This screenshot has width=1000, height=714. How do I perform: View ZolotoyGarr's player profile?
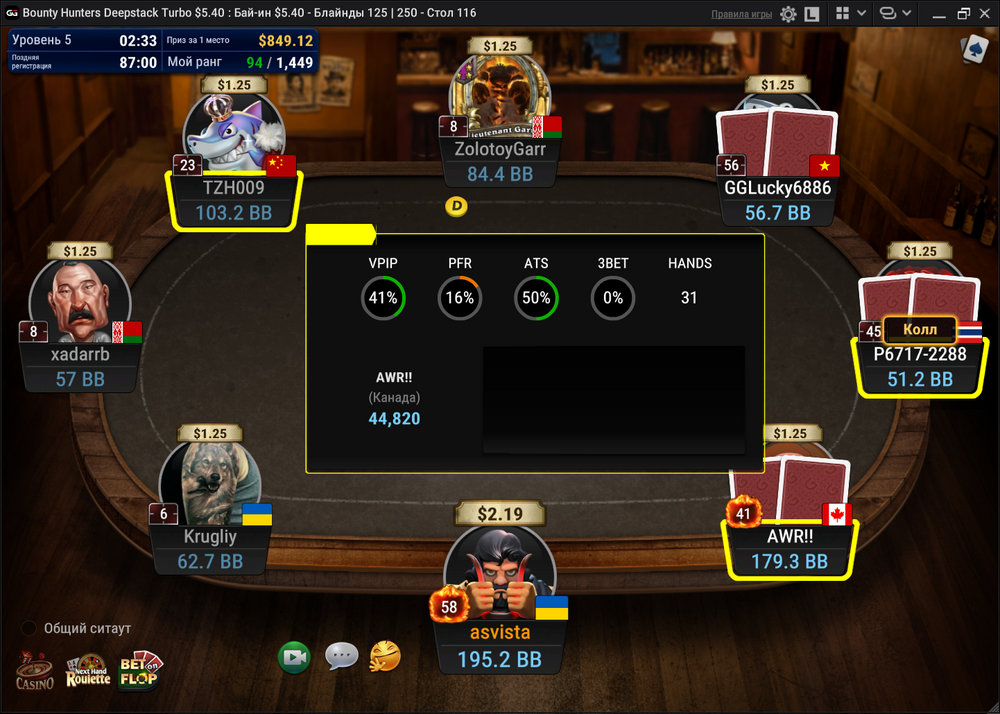pyautogui.click(x=500, y=100)
